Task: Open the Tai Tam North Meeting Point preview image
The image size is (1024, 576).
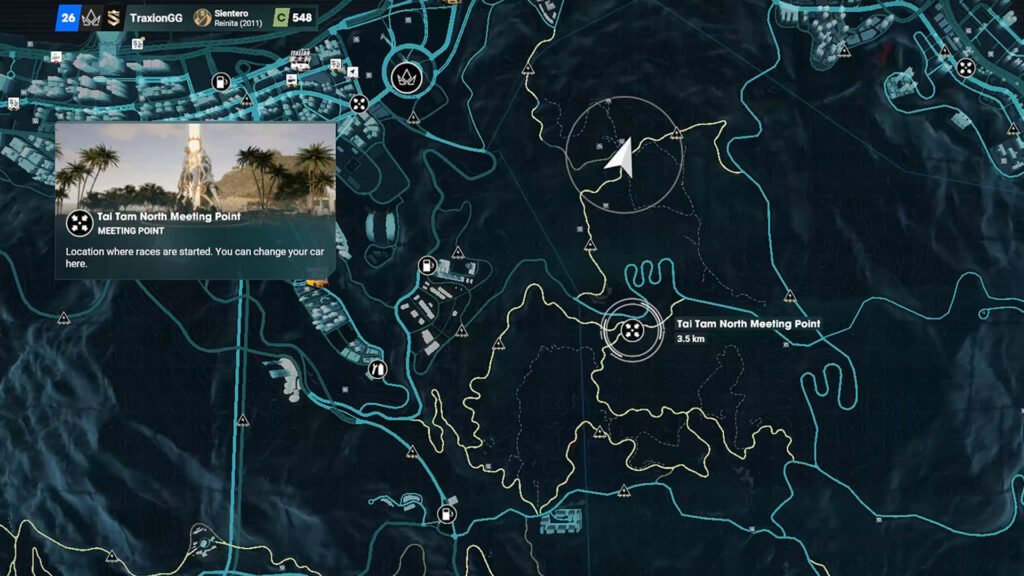Action: (195, 166)
